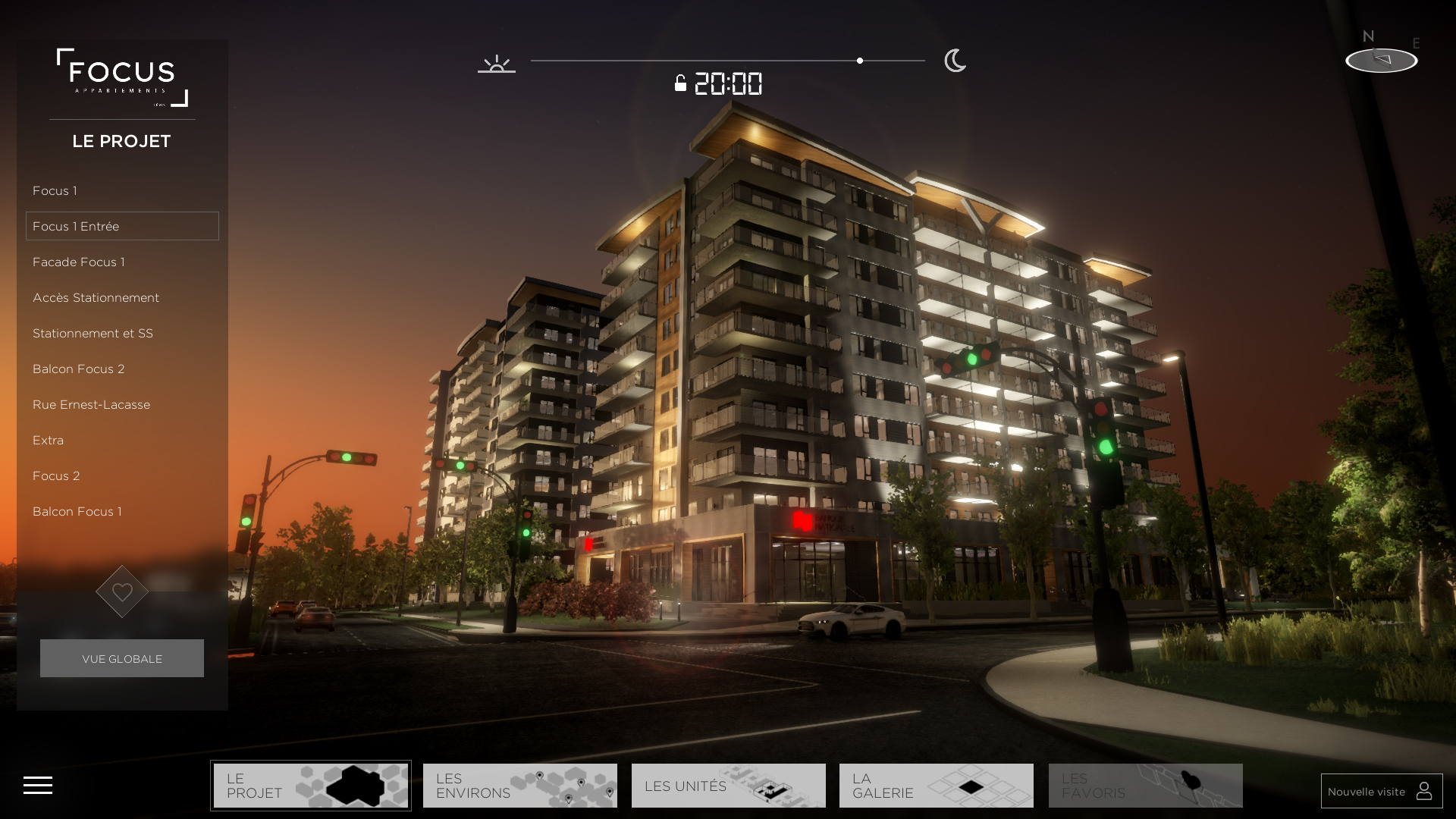Open the Balcon Focus 1 view

point(77,512)
